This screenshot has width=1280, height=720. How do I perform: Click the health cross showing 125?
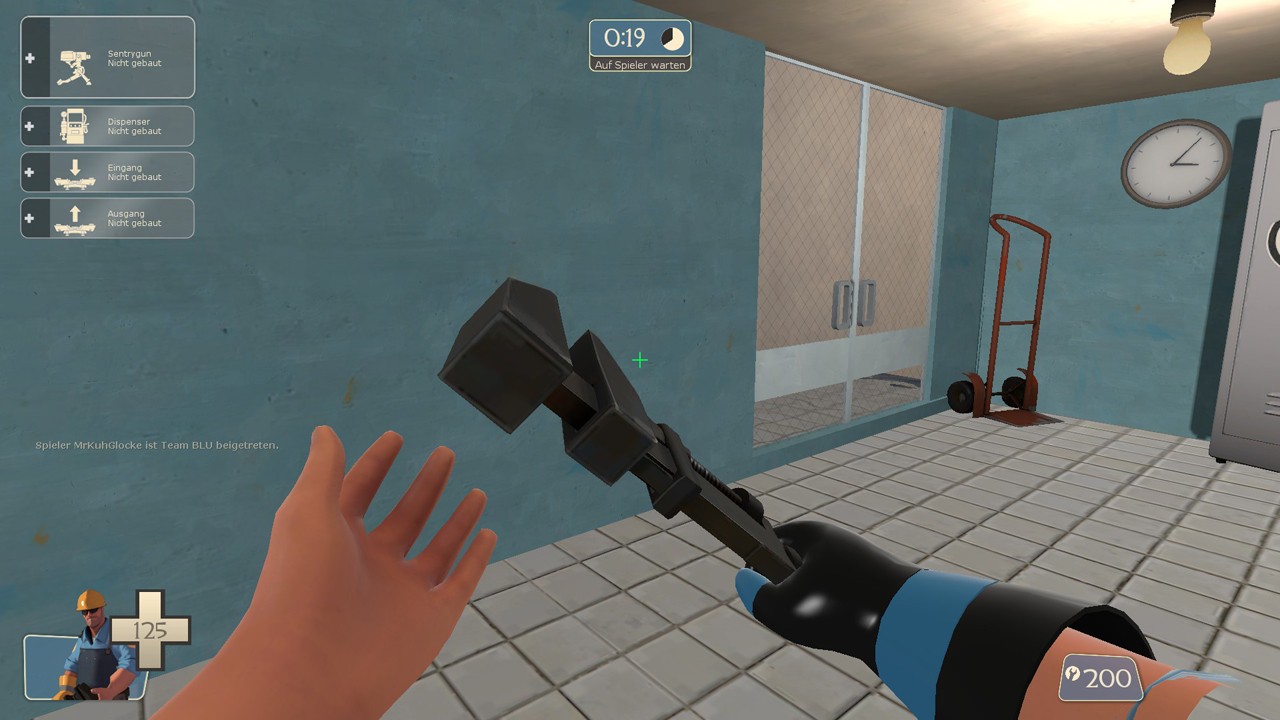tap(152, 629)
